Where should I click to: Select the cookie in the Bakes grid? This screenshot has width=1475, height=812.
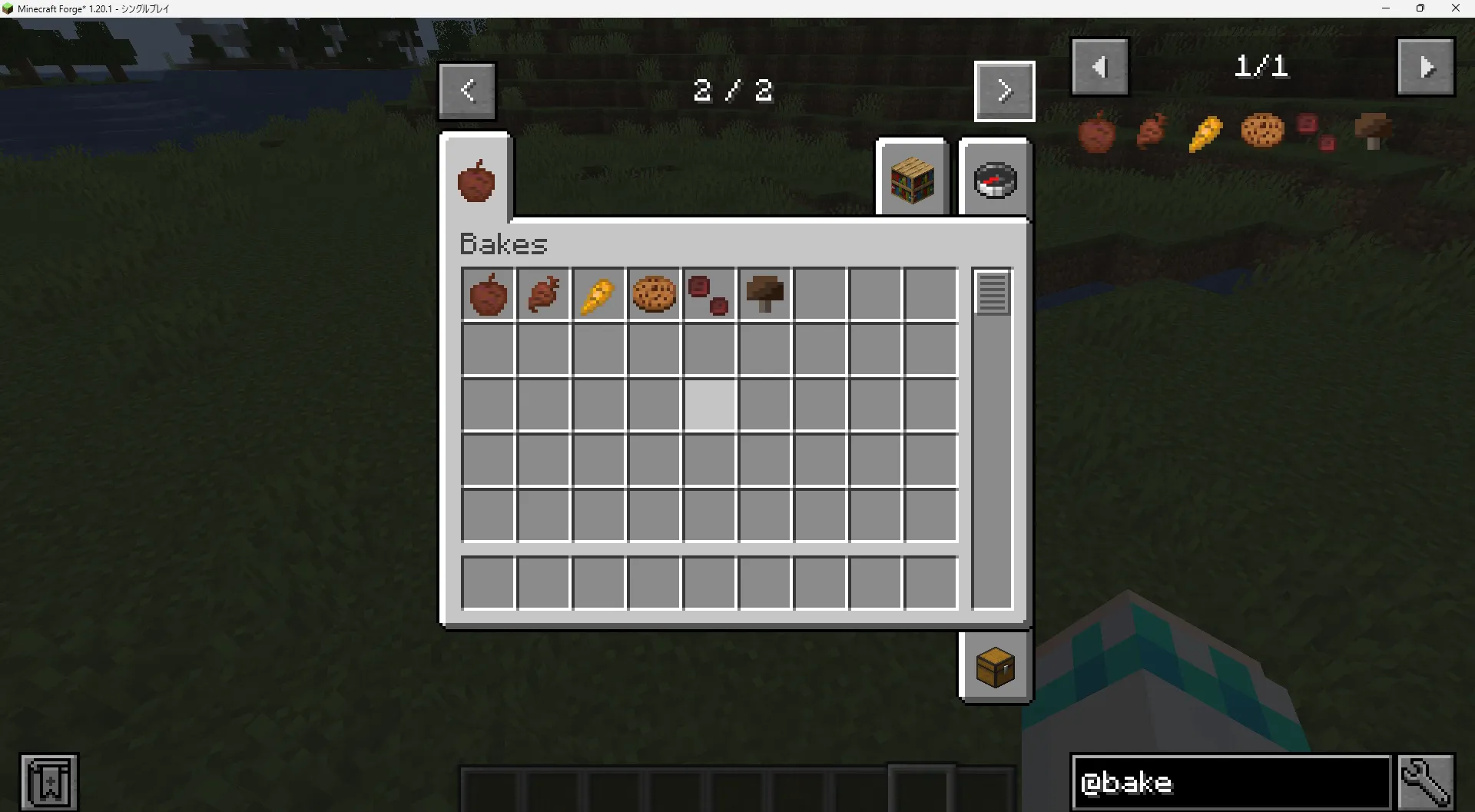tap(654, 294)
